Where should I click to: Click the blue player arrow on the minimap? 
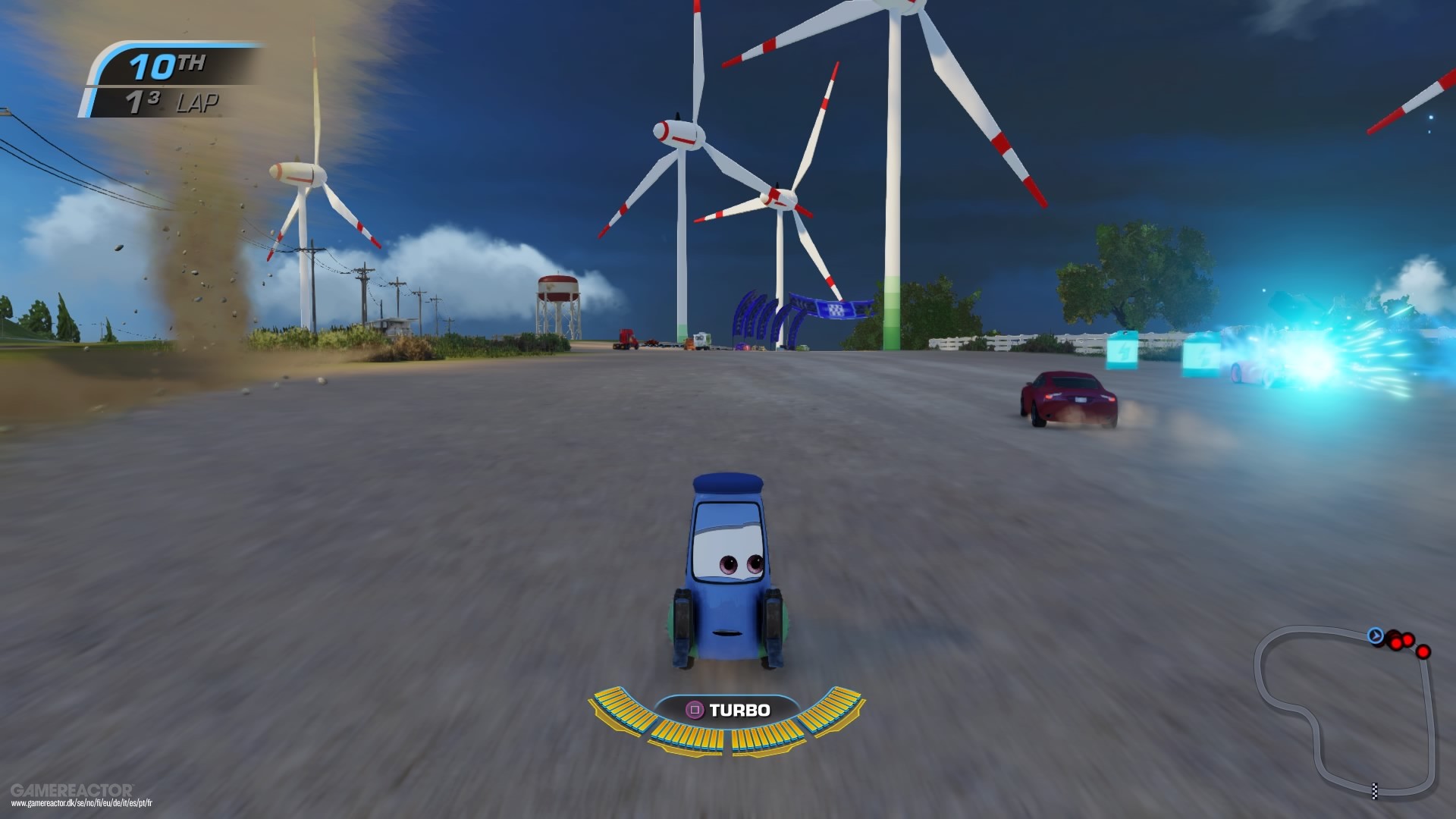[x=1376, y=635]
